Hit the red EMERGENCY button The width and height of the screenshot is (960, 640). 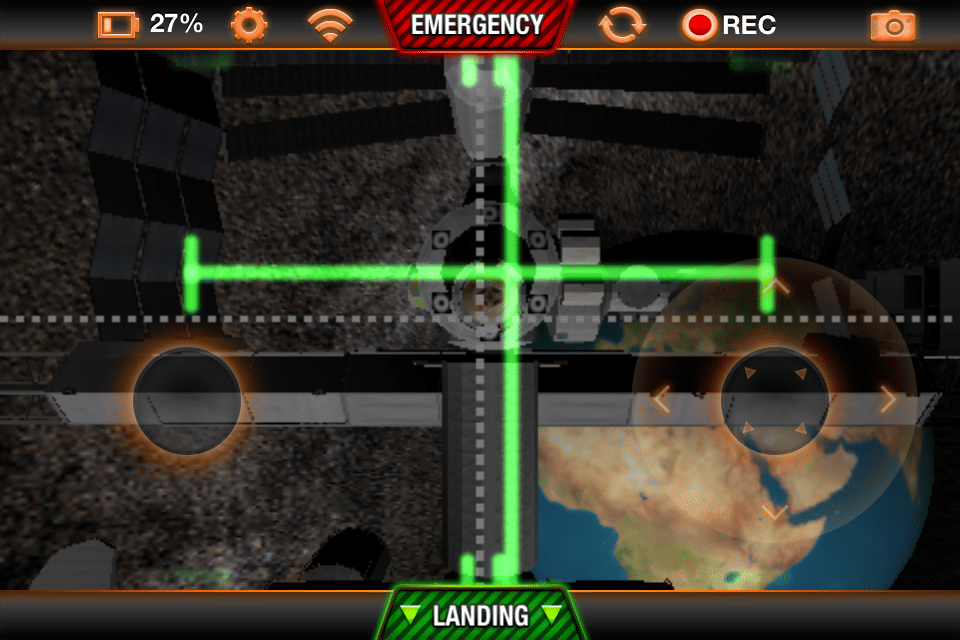[477, 25]
